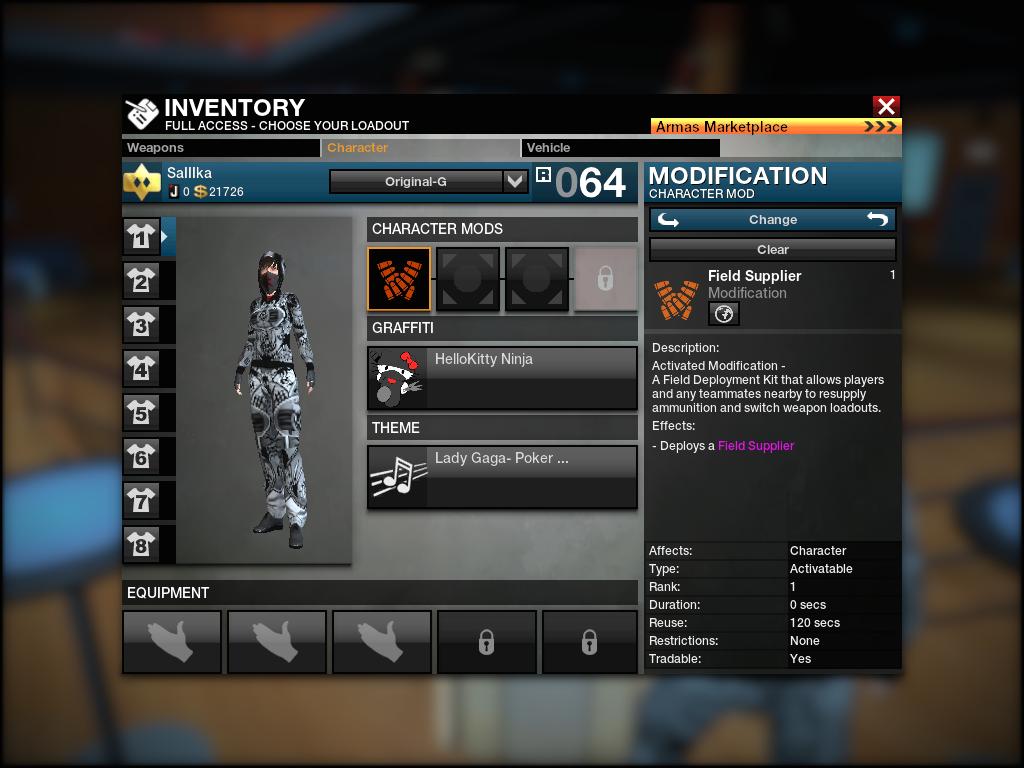1024x768 pixels.
Task: Choose outfit slot number 3
Action: tap(141, 325)
